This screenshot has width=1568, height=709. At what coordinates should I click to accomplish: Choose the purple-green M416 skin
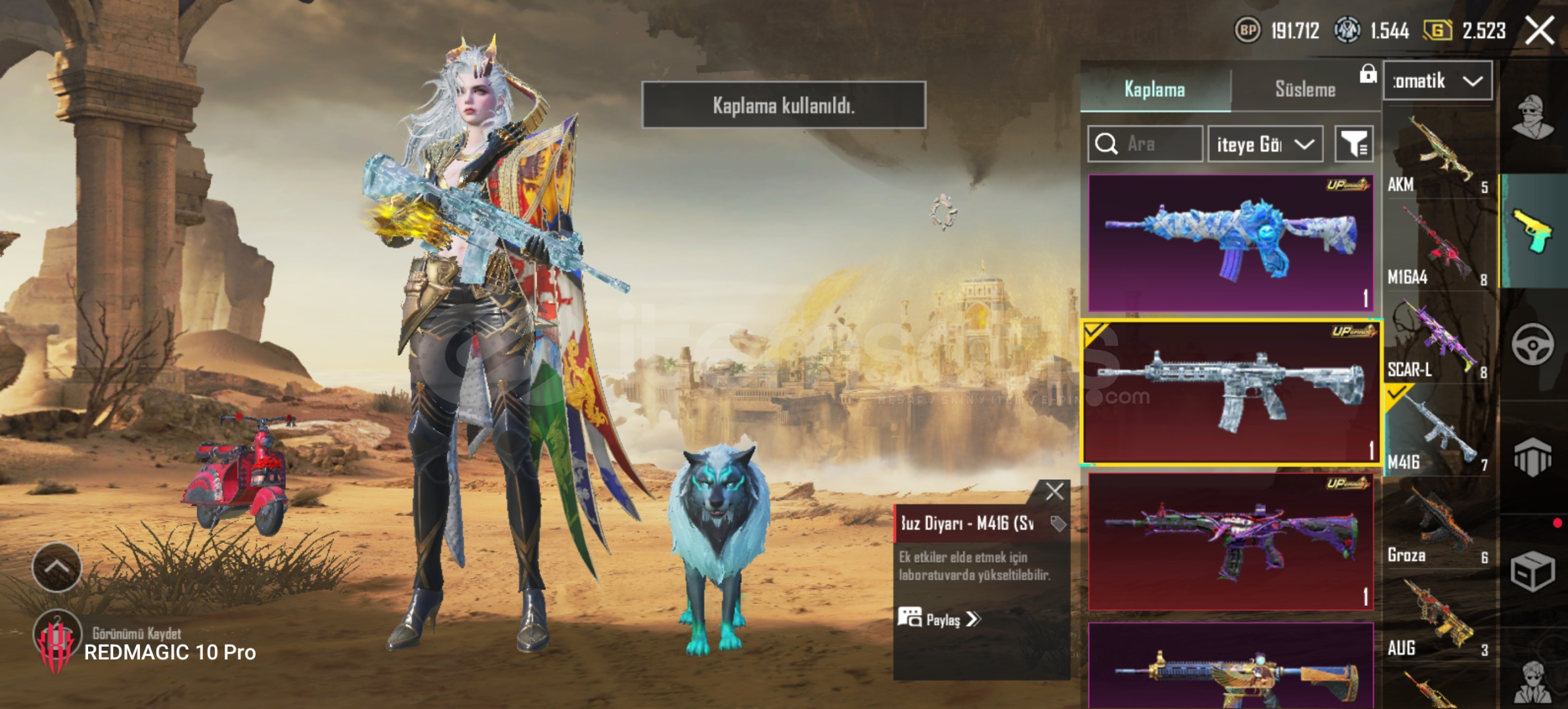pos(1230,542)
